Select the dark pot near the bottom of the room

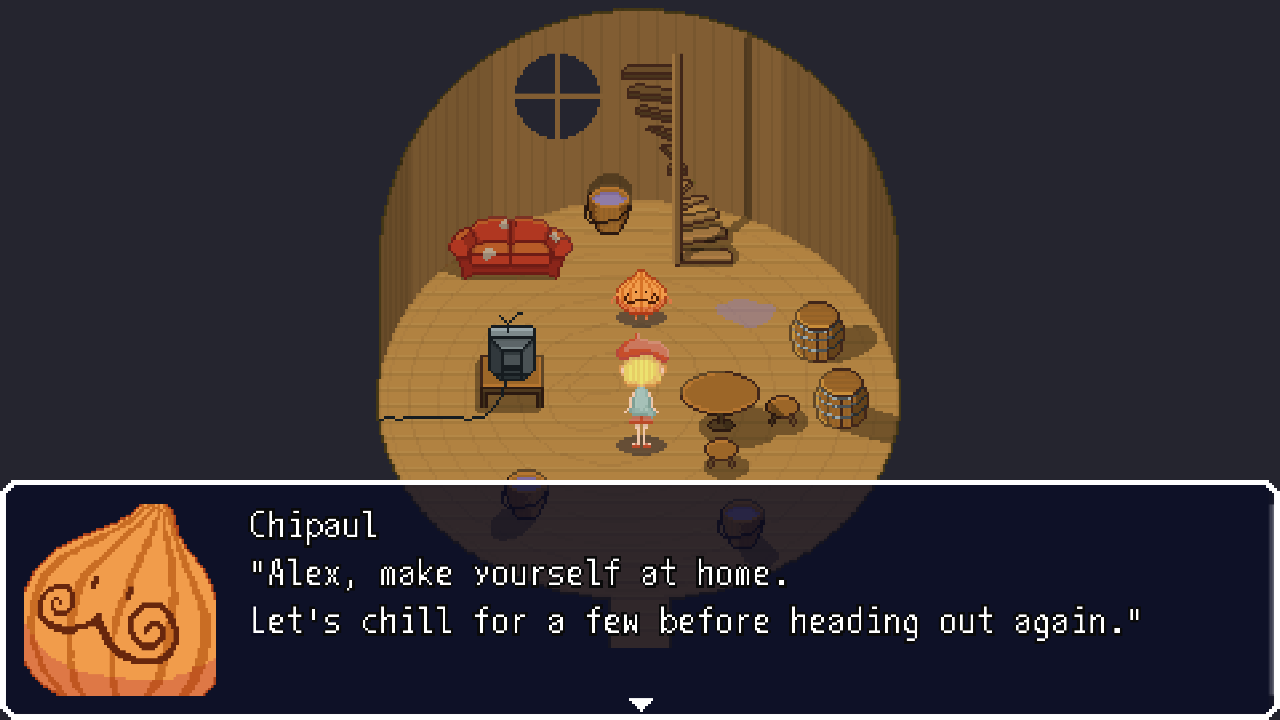click(x=740, y=522)
